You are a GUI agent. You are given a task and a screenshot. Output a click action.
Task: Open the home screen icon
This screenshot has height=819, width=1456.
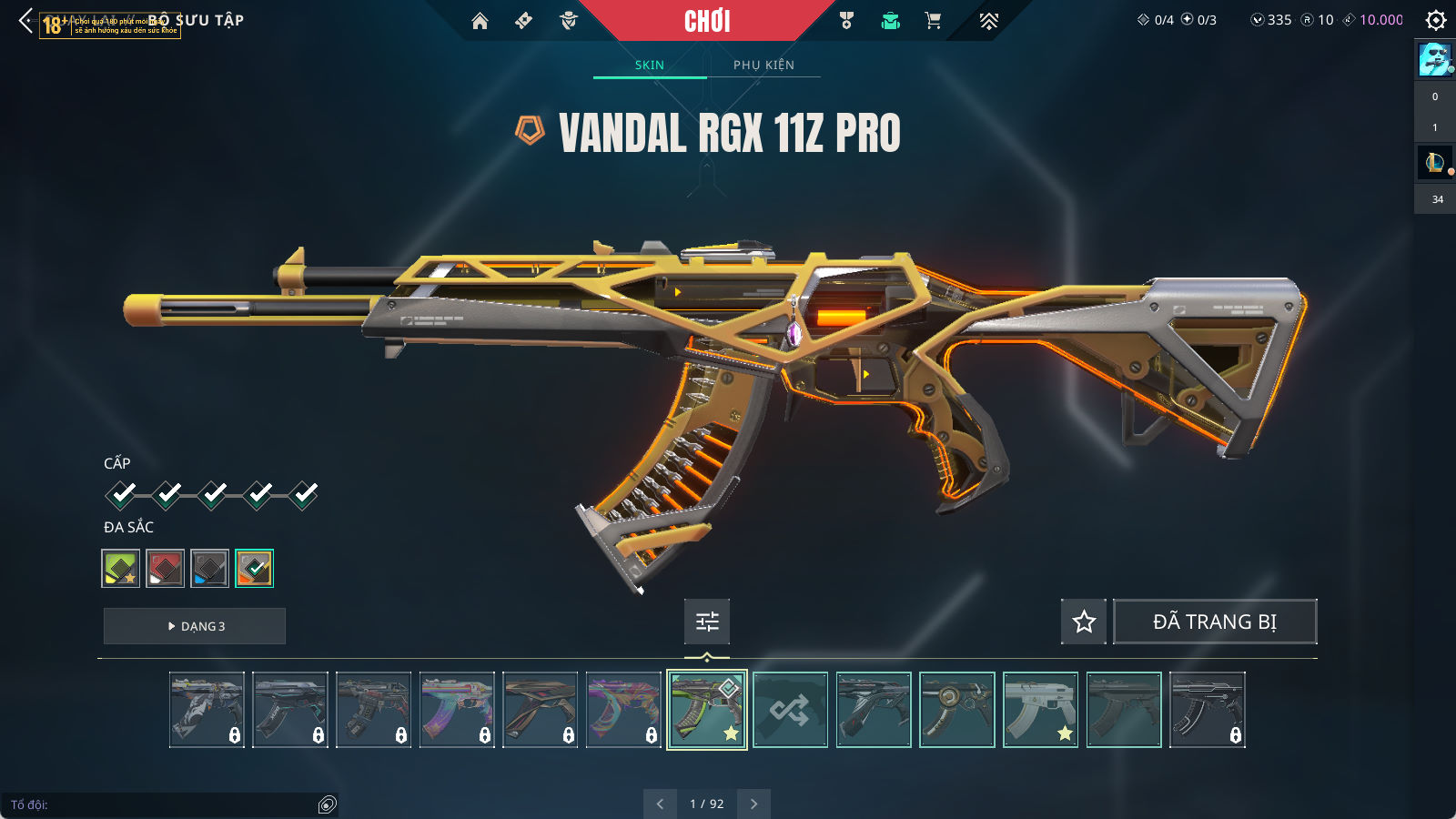[480, 21]
